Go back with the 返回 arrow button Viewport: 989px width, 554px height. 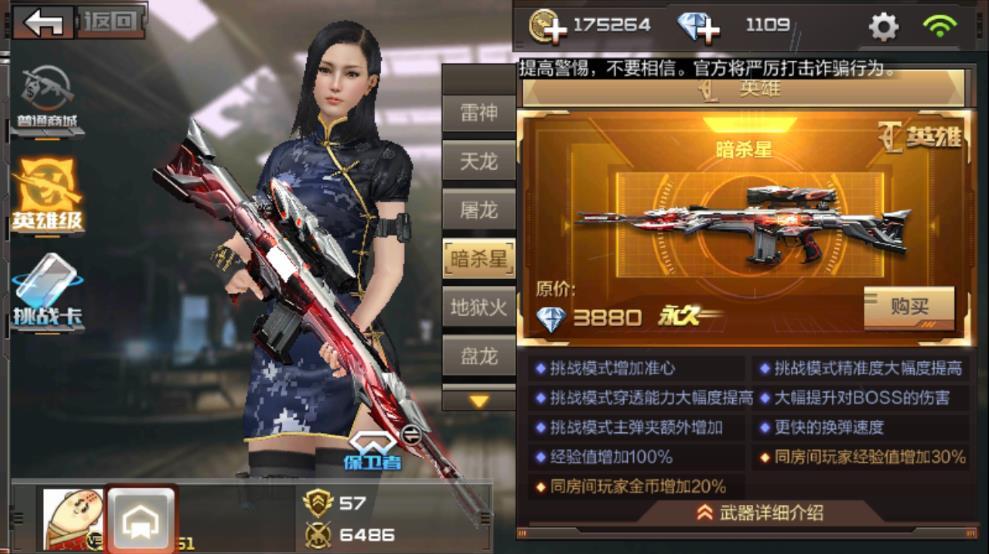click(x=44, y=21)
